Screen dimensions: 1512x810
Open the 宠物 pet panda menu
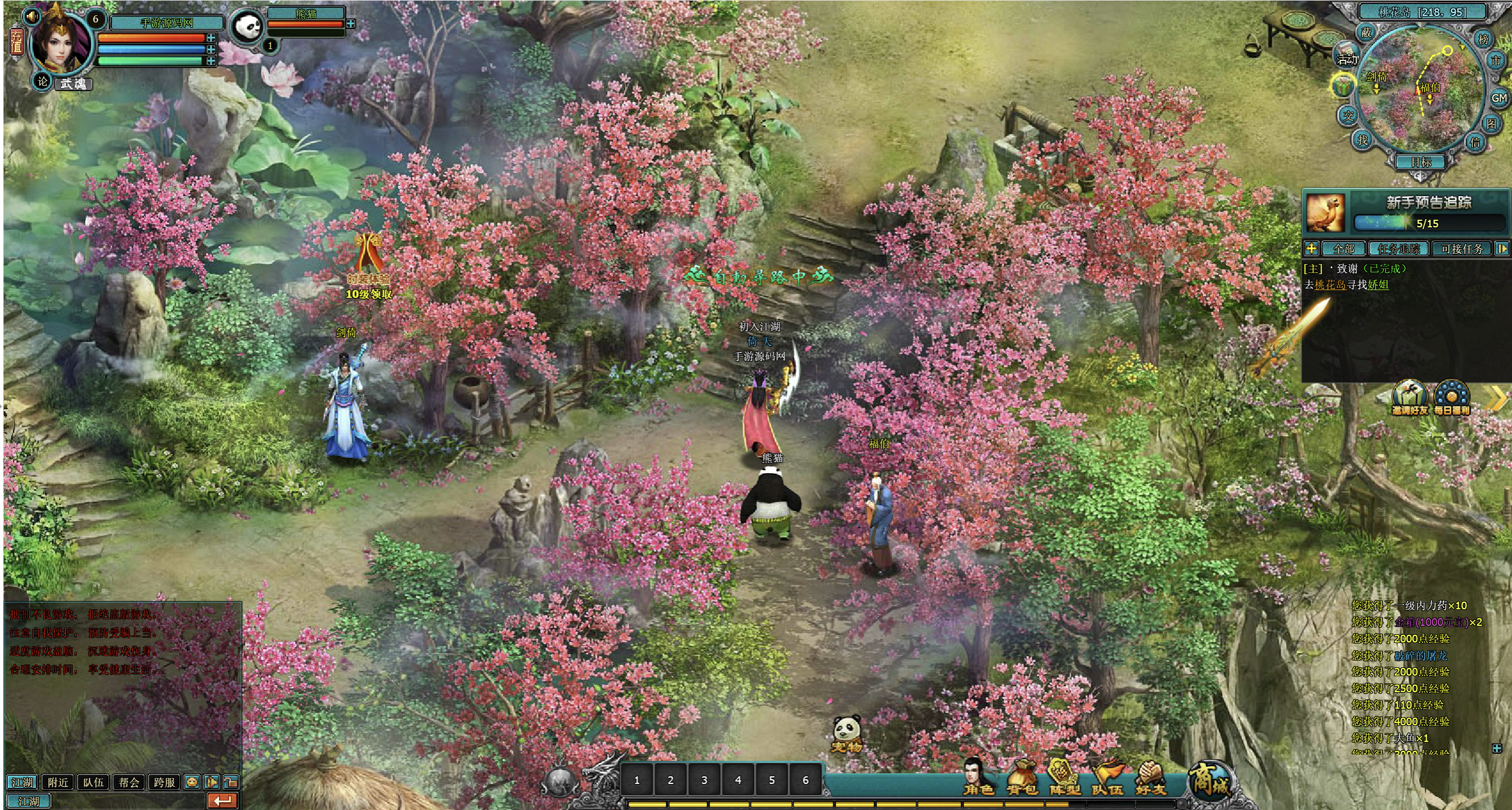(847, 734)
